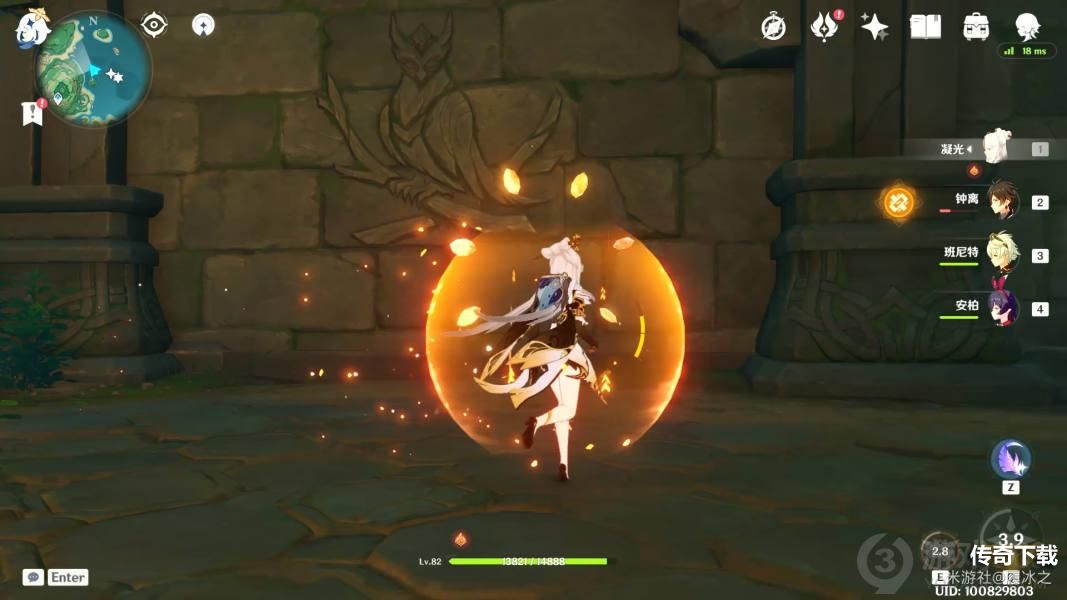Switch to party member 班尼特

point(1002,254)
